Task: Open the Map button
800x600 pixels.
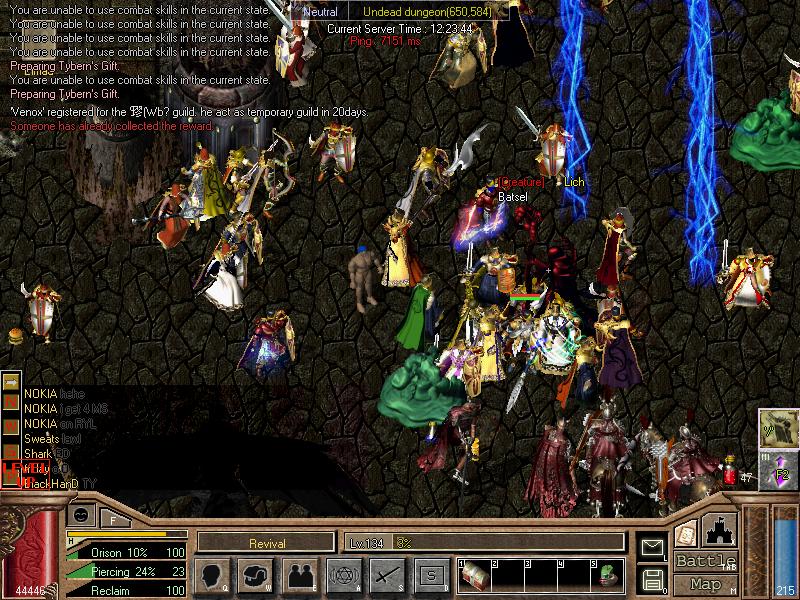Action: (x=706, y=584)
